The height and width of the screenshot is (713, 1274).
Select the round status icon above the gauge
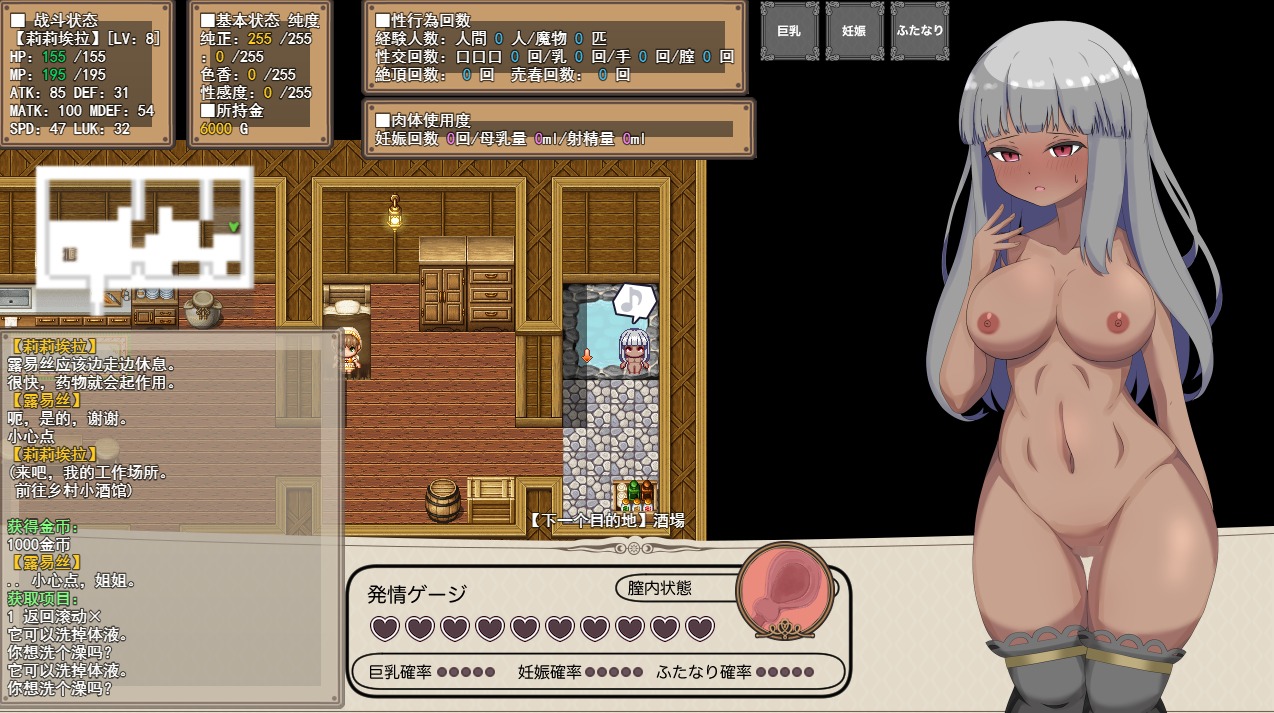[785, 589]
